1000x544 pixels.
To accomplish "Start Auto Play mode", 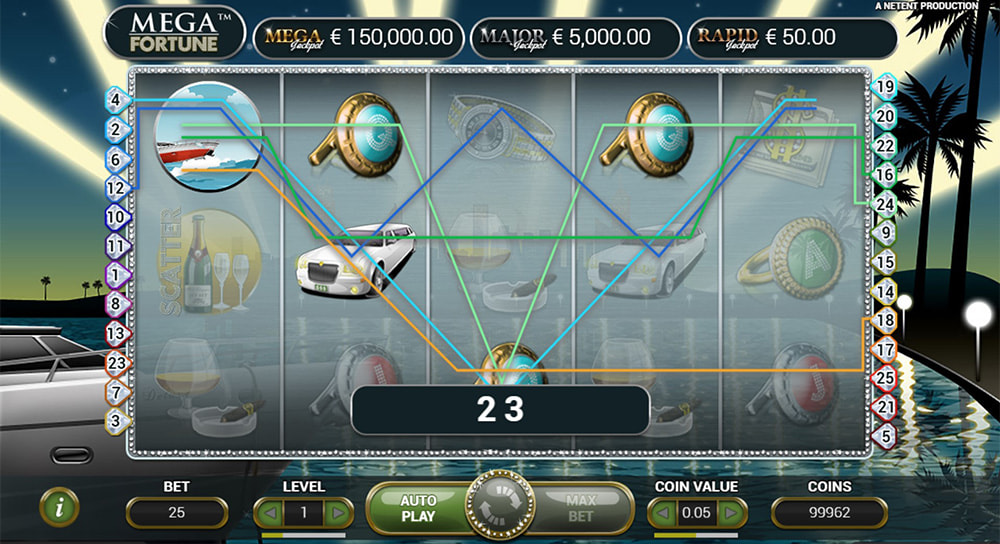I will 418,508.
